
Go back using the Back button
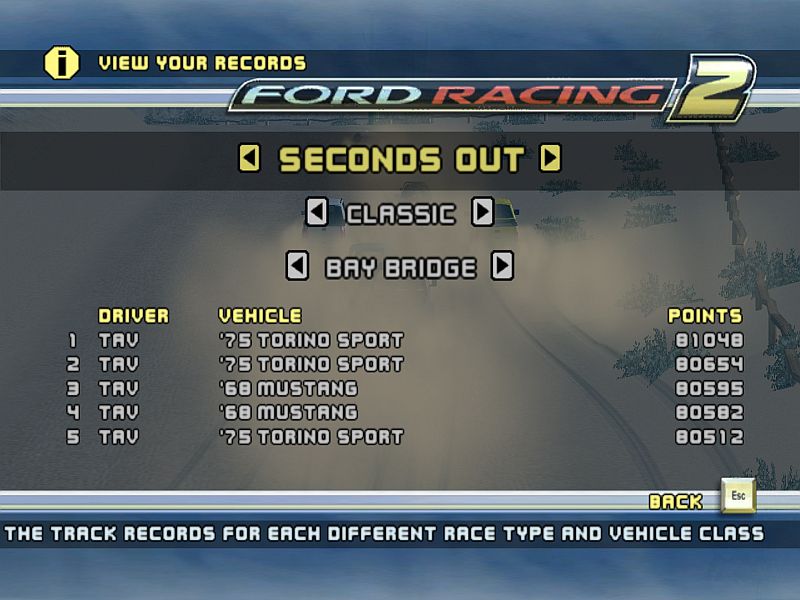click(x=739, y=498)
